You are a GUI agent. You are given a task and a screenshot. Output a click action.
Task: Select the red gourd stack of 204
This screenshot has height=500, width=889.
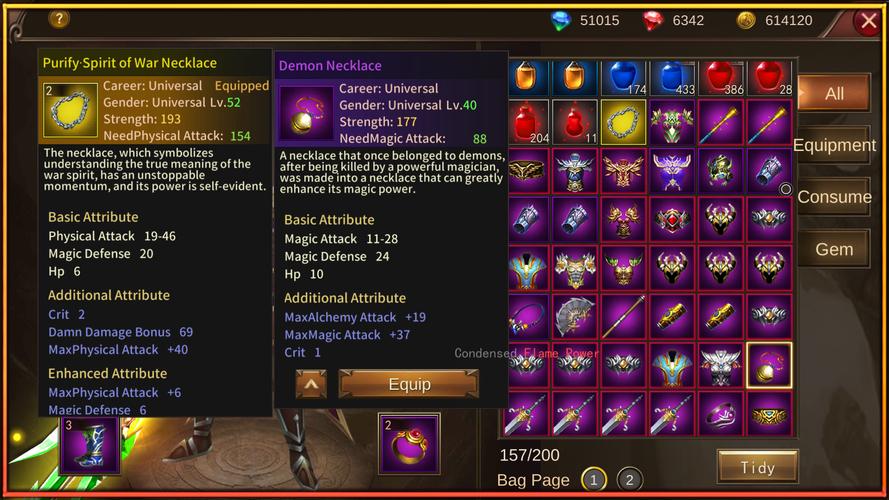[x=527, y=122]
